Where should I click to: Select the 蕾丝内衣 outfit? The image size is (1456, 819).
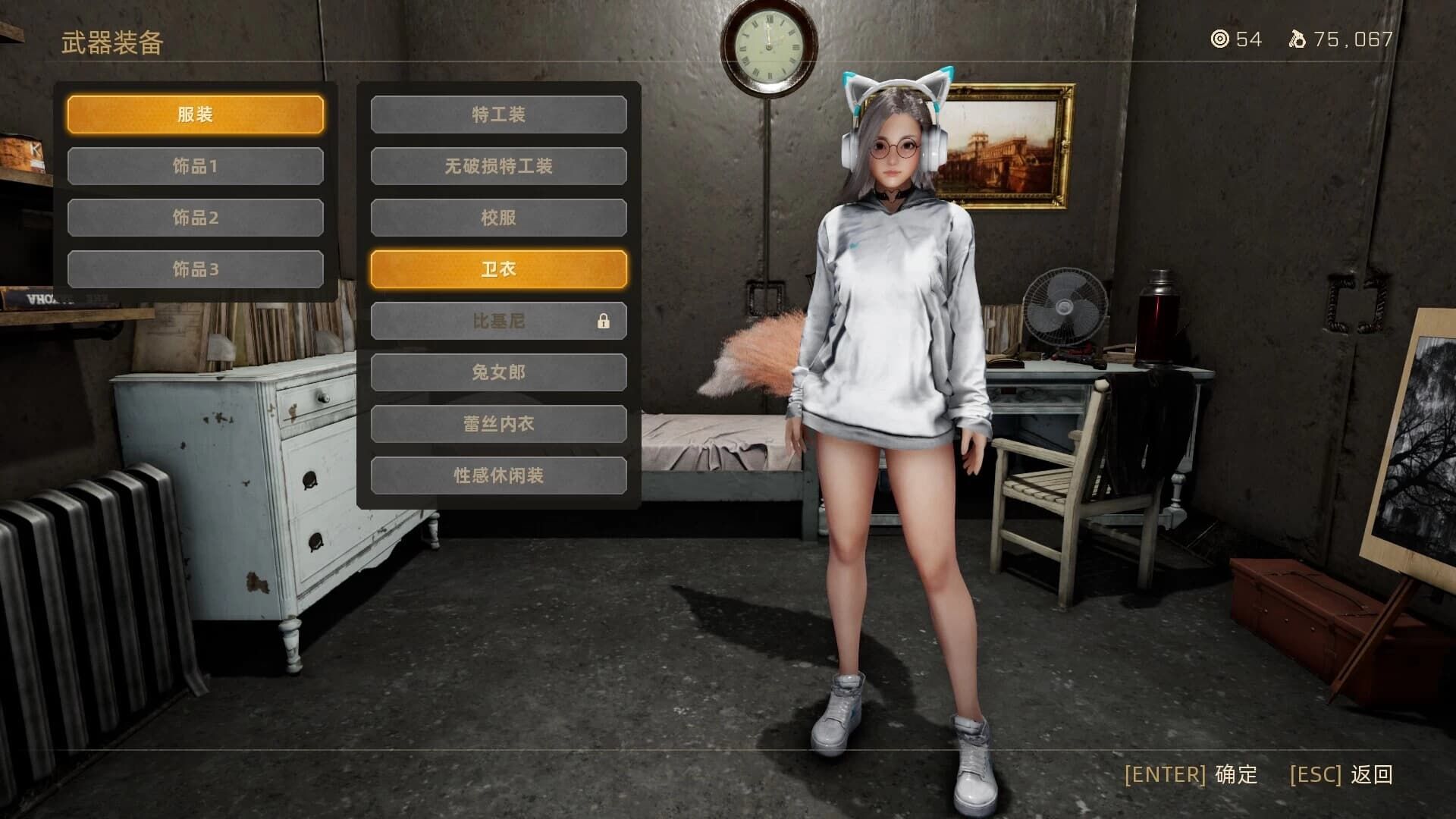tap(497, 424)
